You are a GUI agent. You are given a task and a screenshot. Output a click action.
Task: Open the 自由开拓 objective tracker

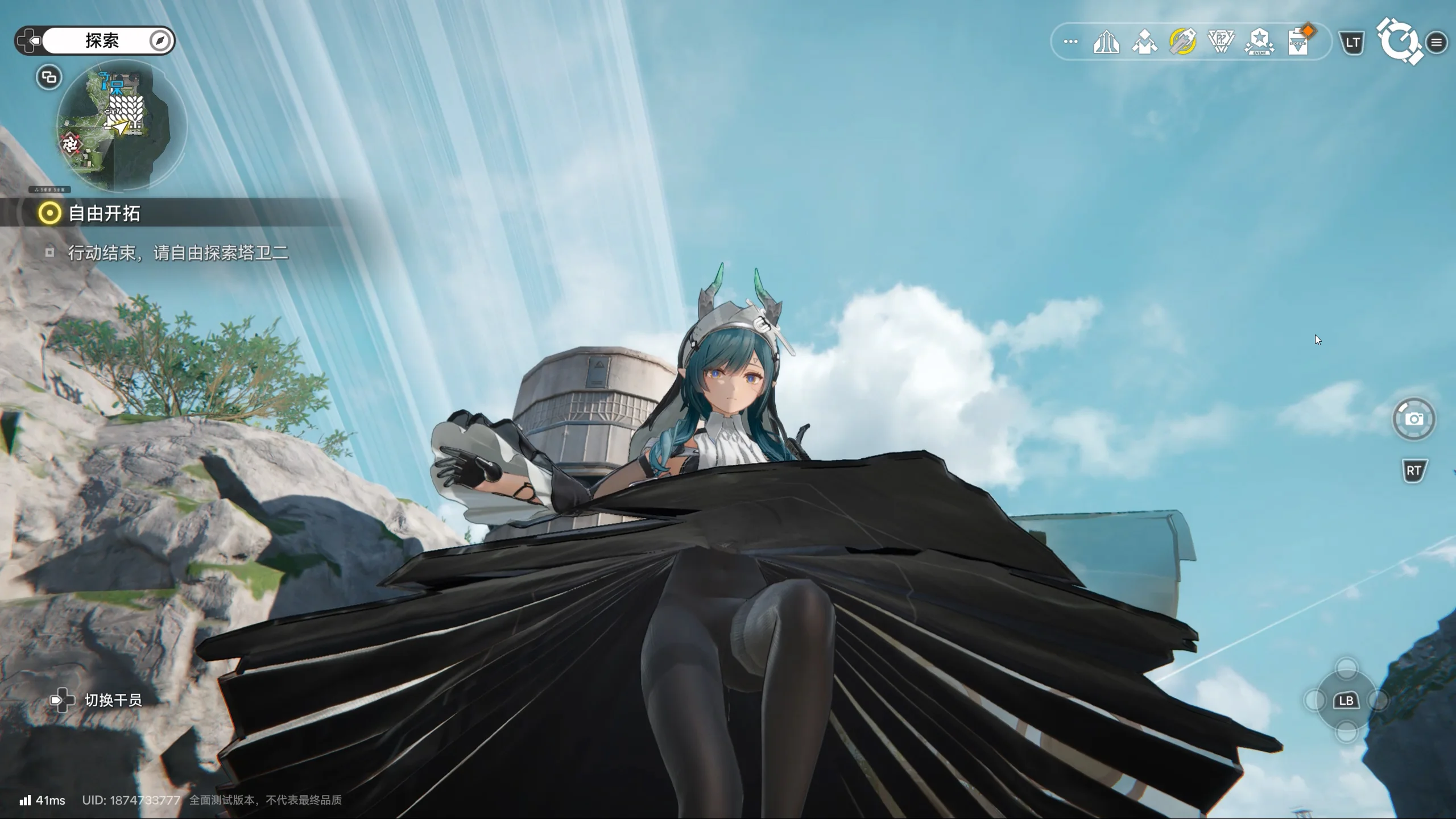click(x=104, y=213)
